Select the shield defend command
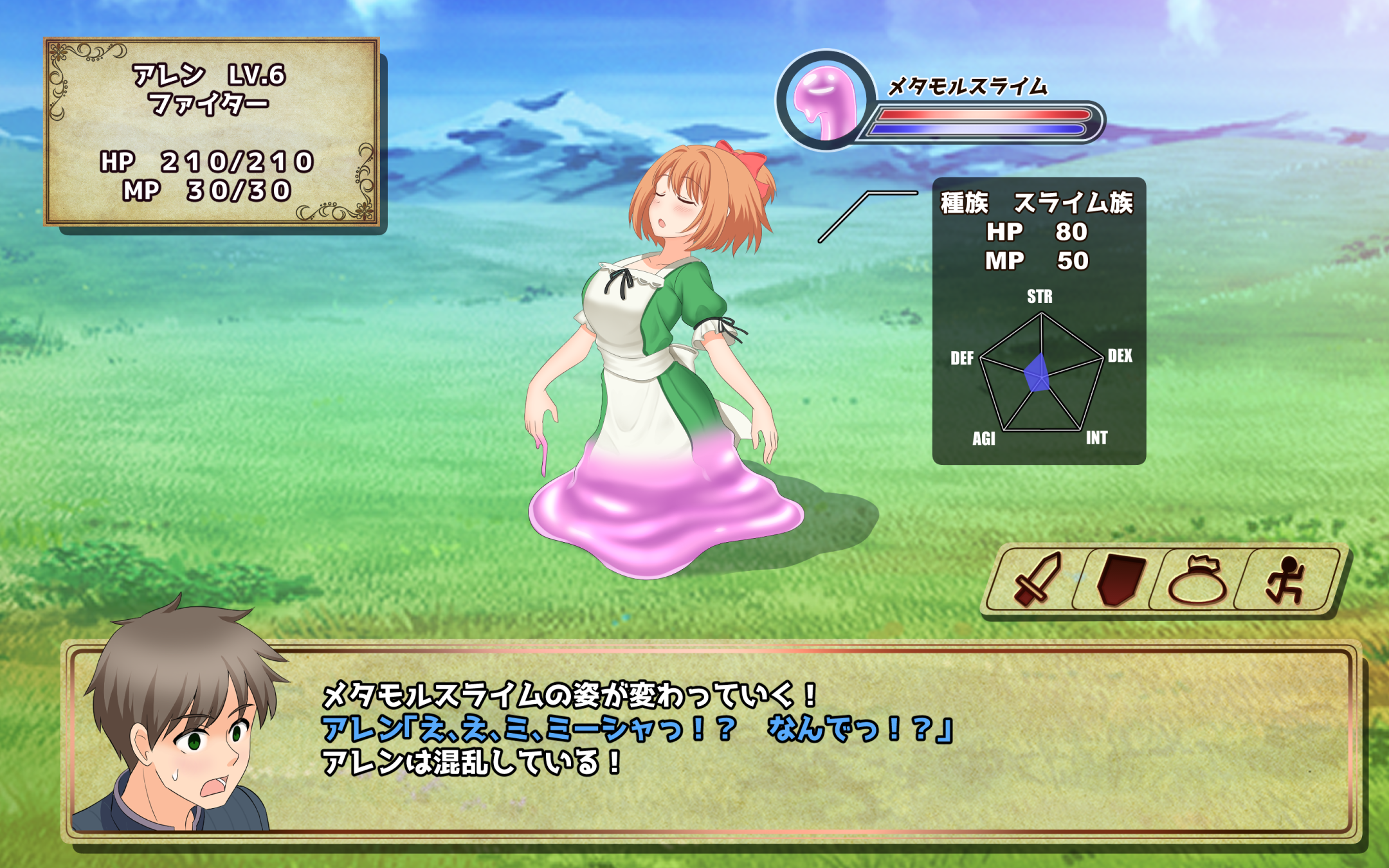 tap(1120, 579)
